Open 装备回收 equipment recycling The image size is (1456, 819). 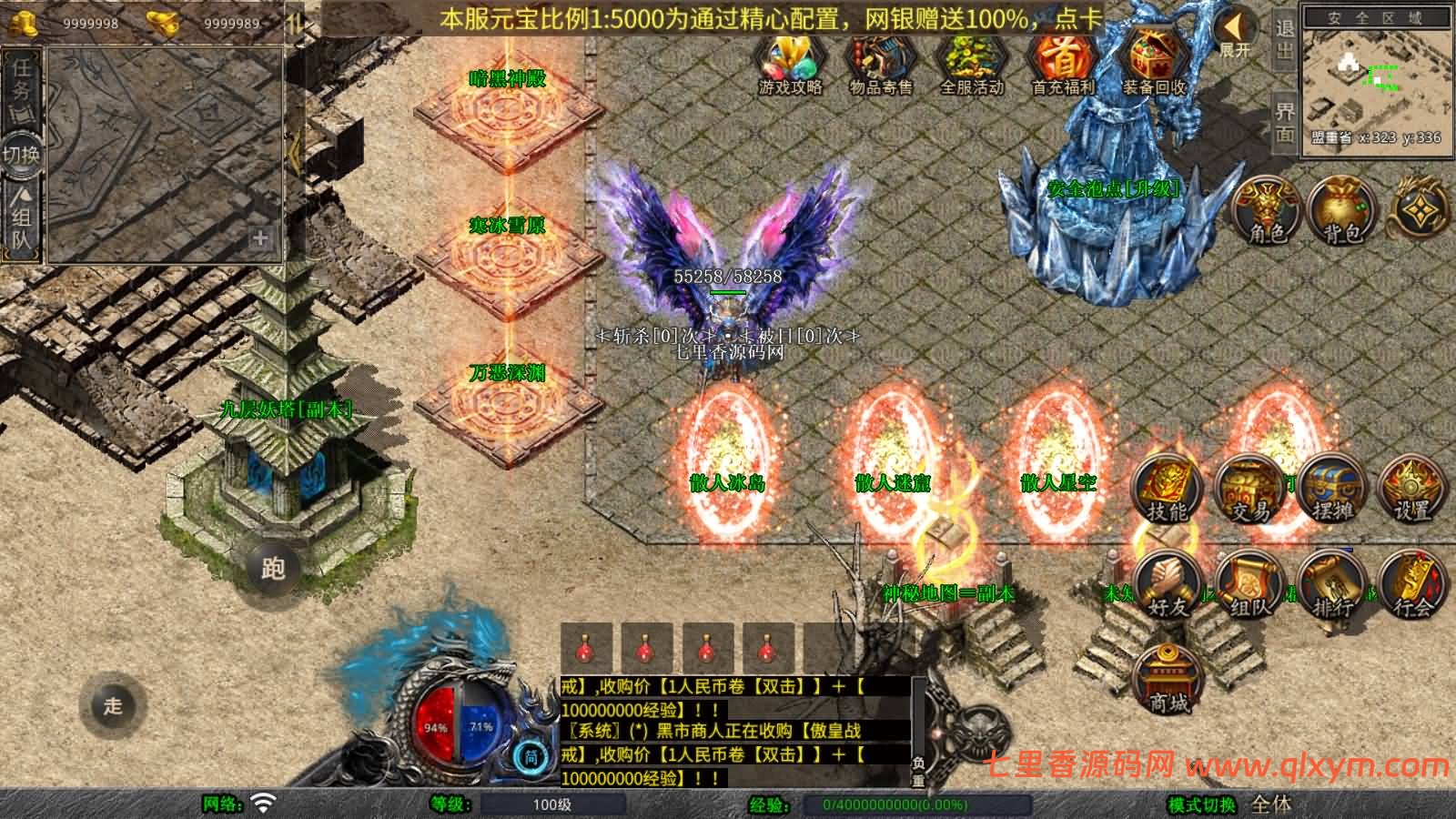point(1154,64)
